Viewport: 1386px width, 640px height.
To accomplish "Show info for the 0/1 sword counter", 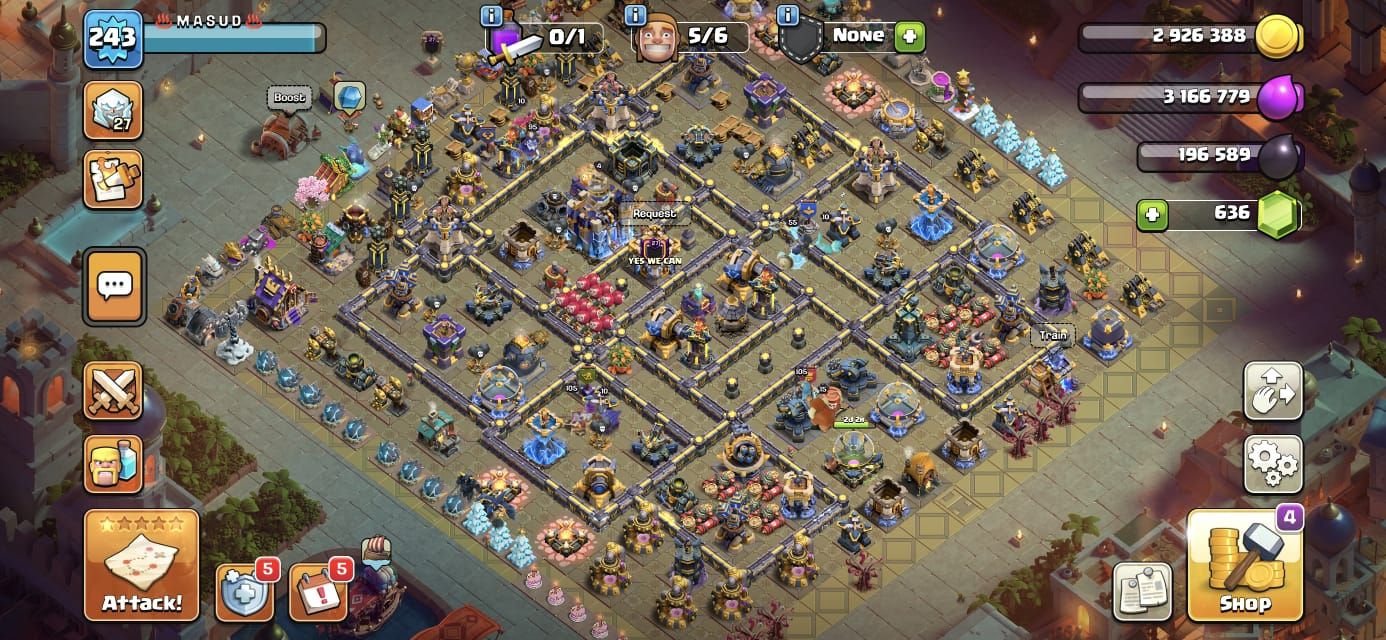I will (492, 15).
